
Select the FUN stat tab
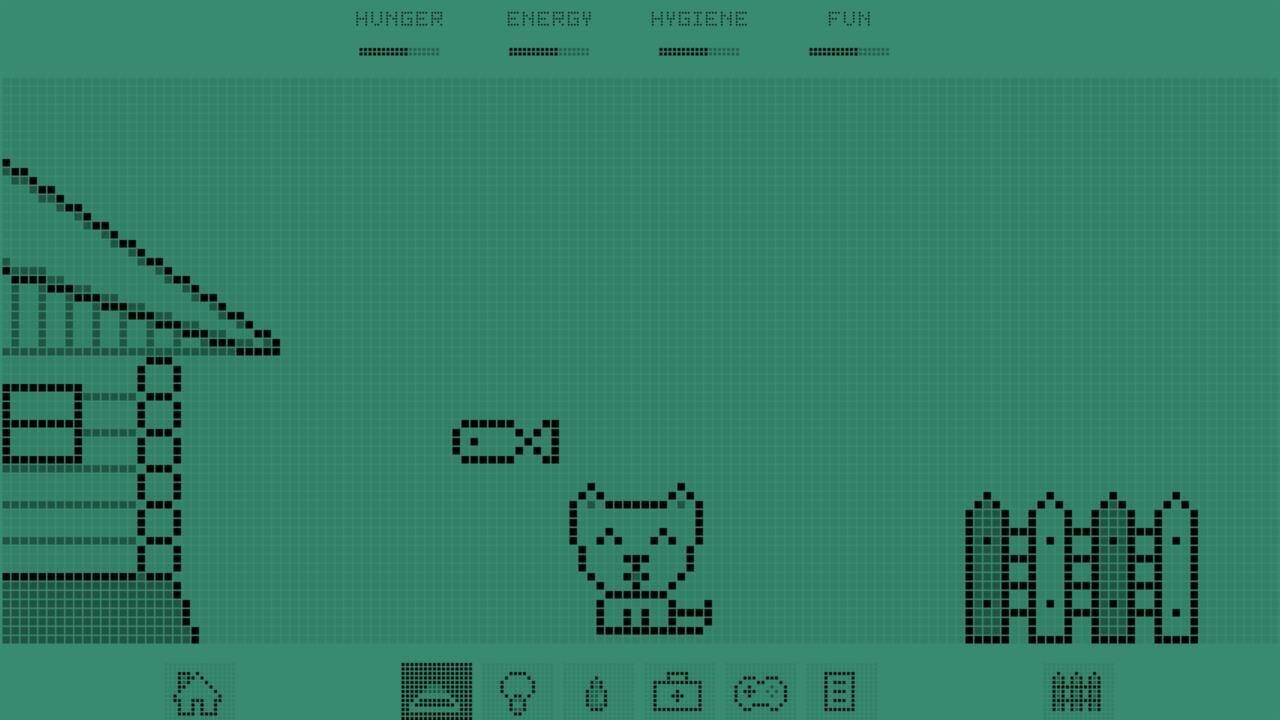pos(849,18)
